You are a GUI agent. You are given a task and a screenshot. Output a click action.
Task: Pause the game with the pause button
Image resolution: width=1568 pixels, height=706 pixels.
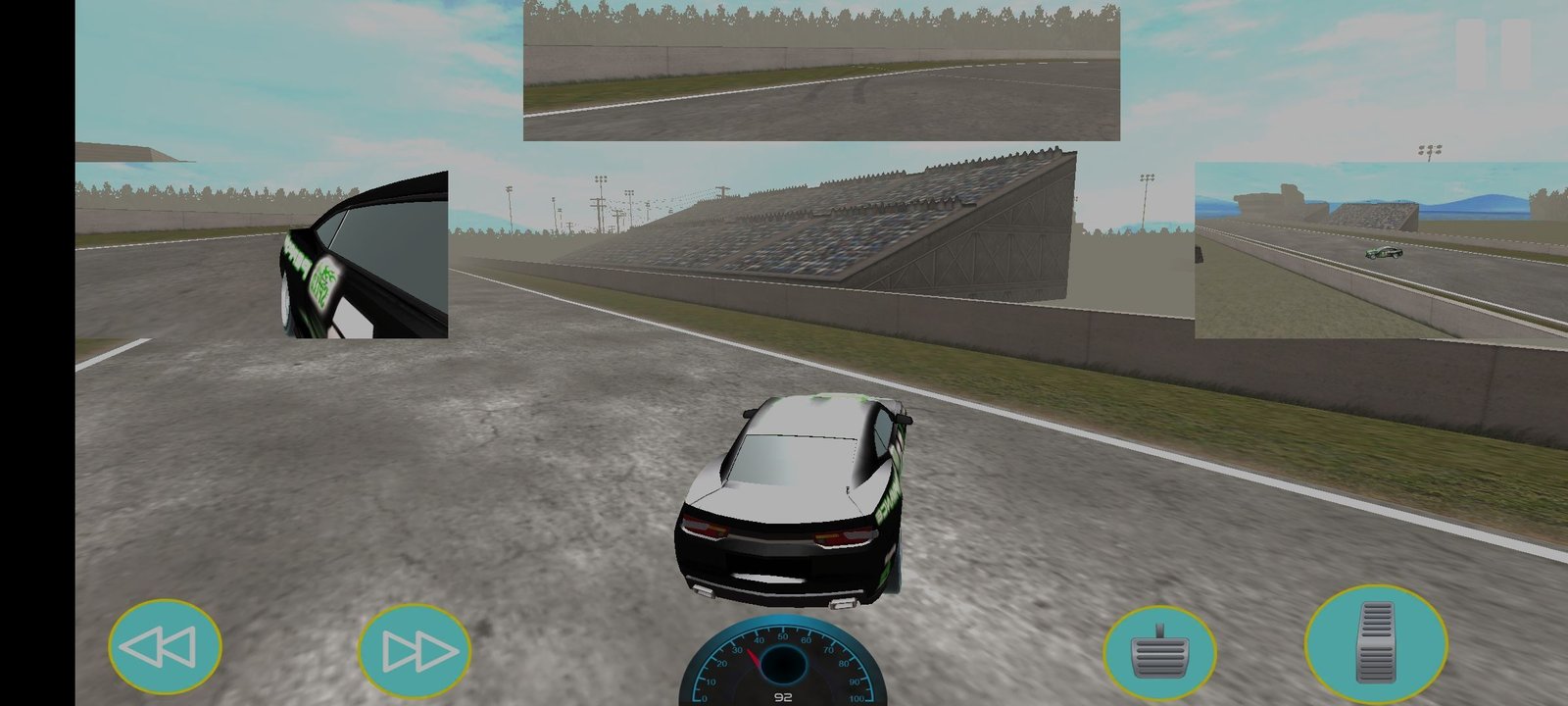pos(1493,52)
